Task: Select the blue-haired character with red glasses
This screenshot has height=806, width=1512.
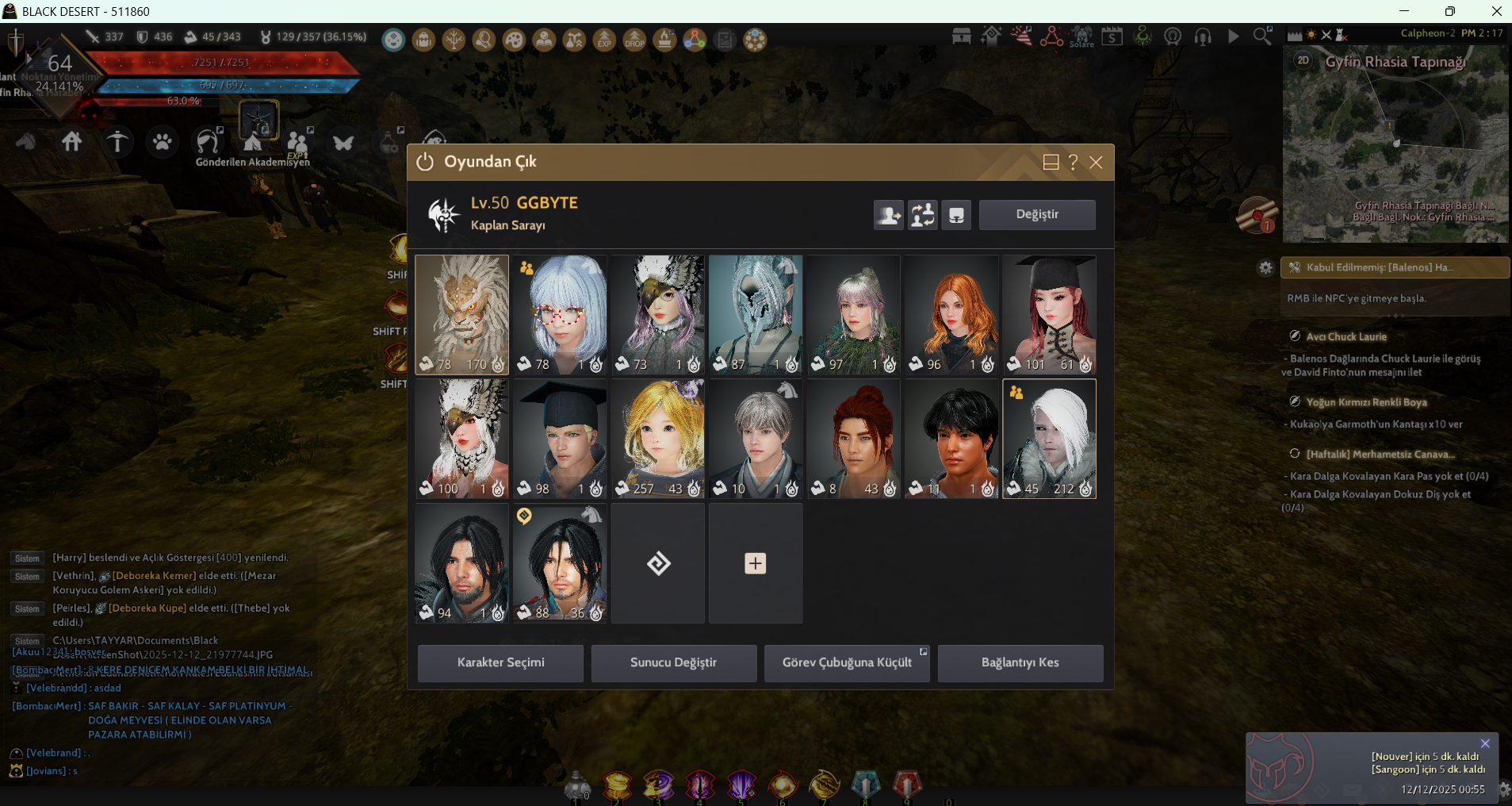Action: [x=560, y=314]
